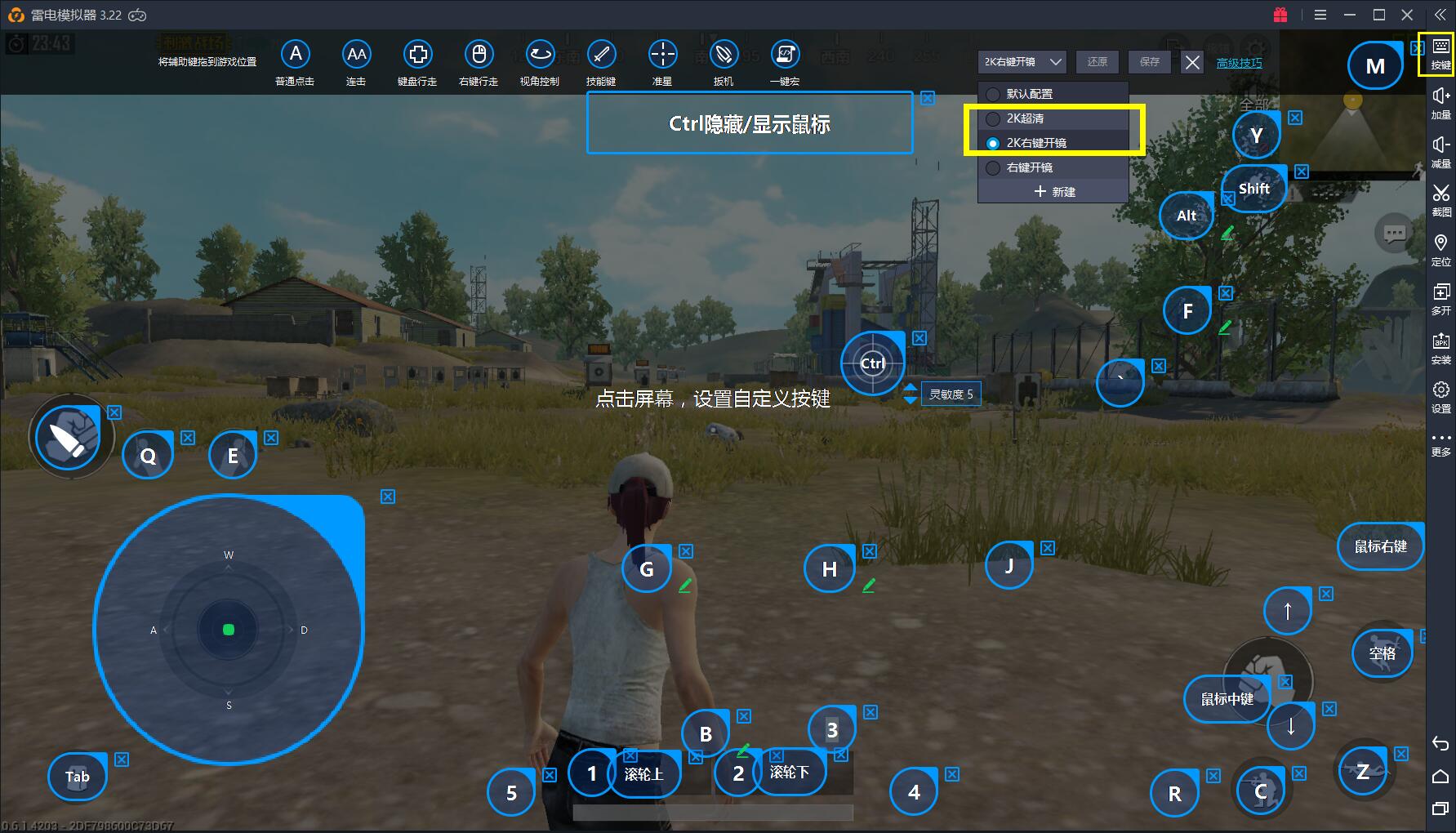Open the 高级技巧 advanced tips link
The image size is (1456, 833).
1239,63
